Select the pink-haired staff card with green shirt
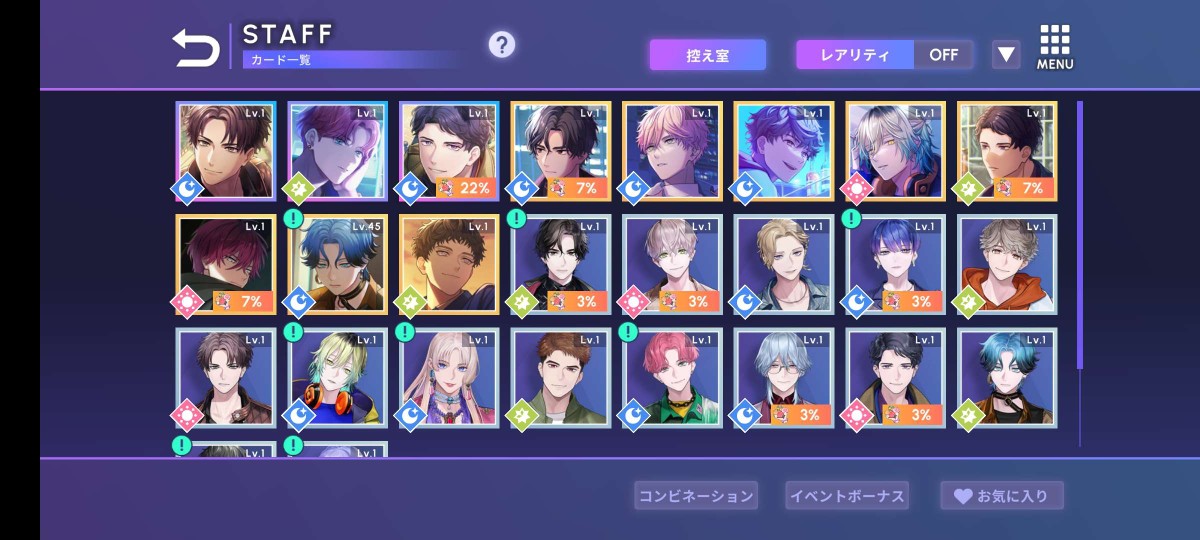Screen dimensions: 1200x540 [x=672, y=378]
